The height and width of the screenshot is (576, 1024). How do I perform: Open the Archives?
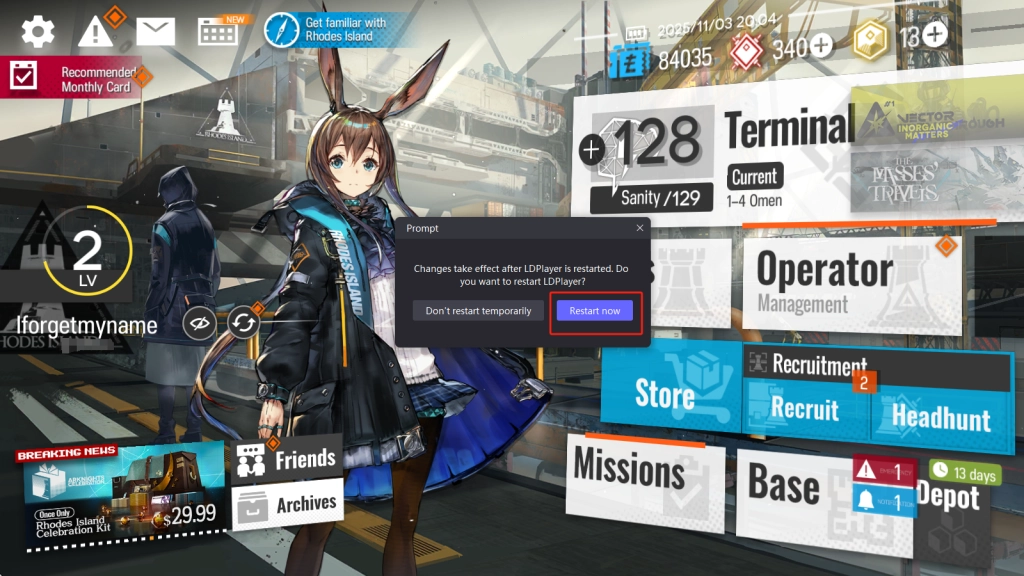tap(285, 503)
